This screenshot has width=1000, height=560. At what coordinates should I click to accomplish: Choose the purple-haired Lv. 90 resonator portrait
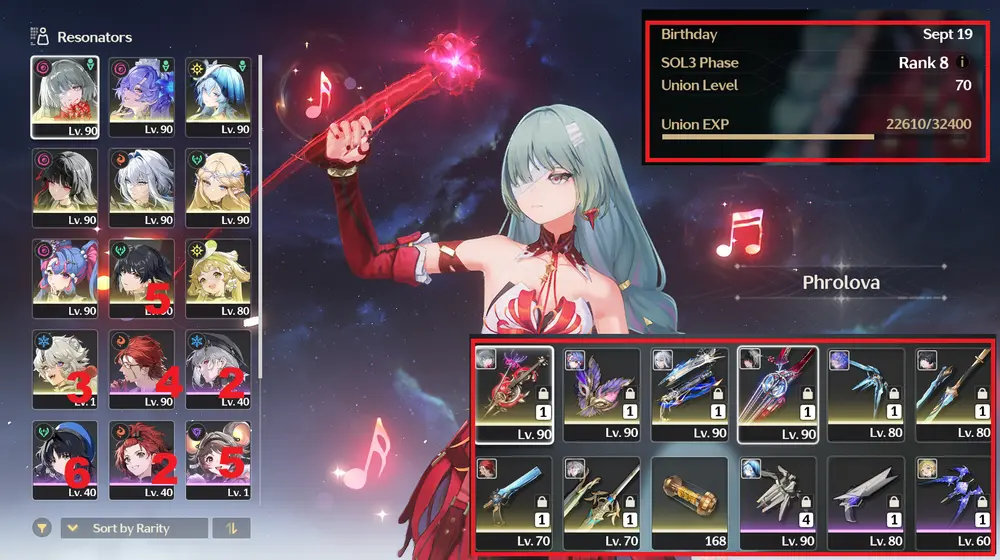tap(141, 96)
